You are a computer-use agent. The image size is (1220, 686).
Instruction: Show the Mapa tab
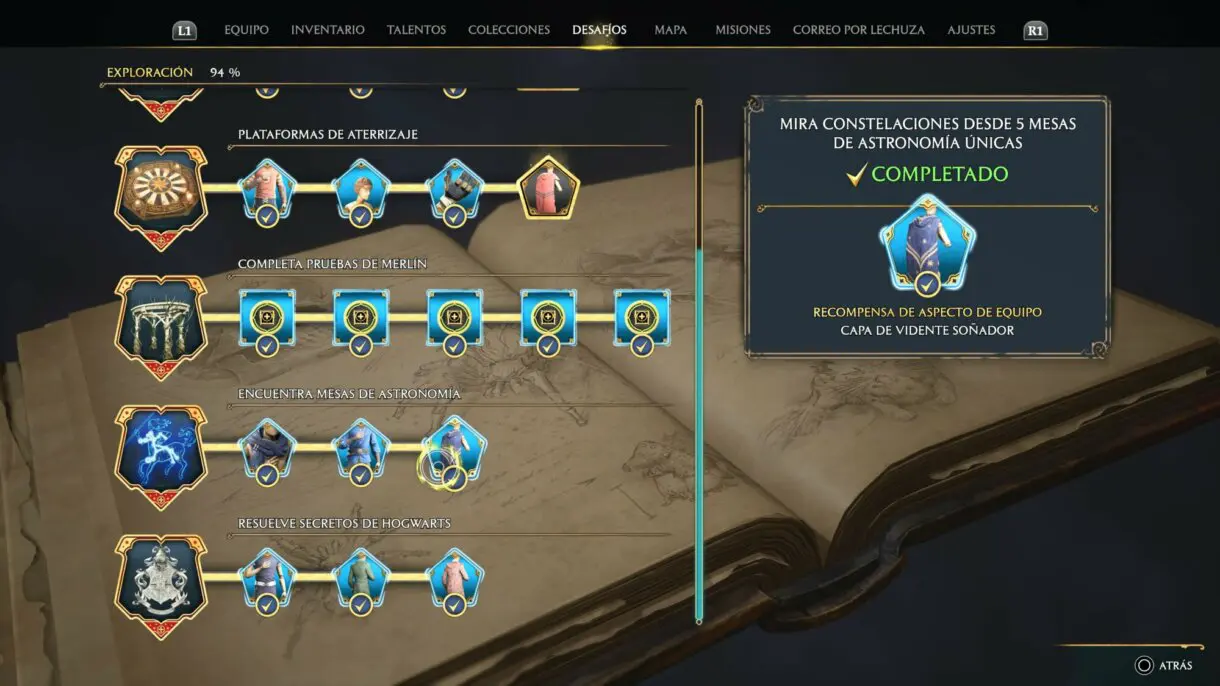(x=670, y=30)
